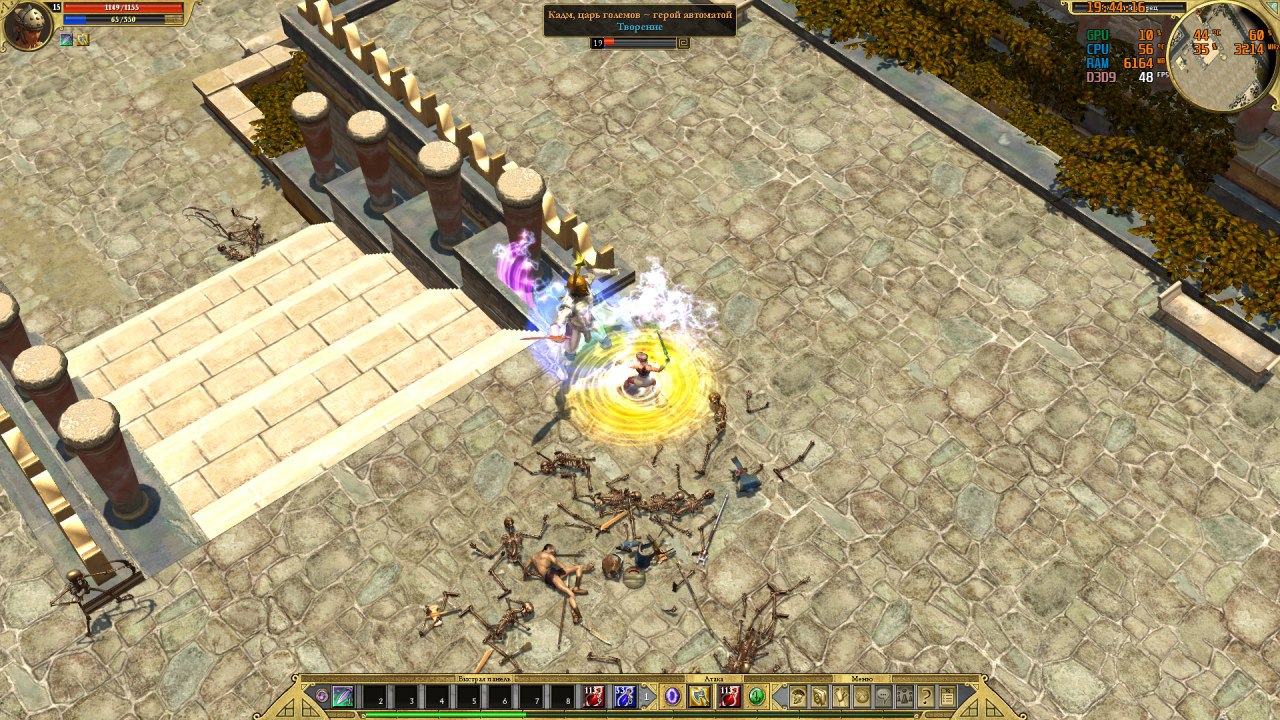Click the red potion skill in the attack panel
Image resolution: width=1280 pixels, height=720 pixels.
click(729, 697)
